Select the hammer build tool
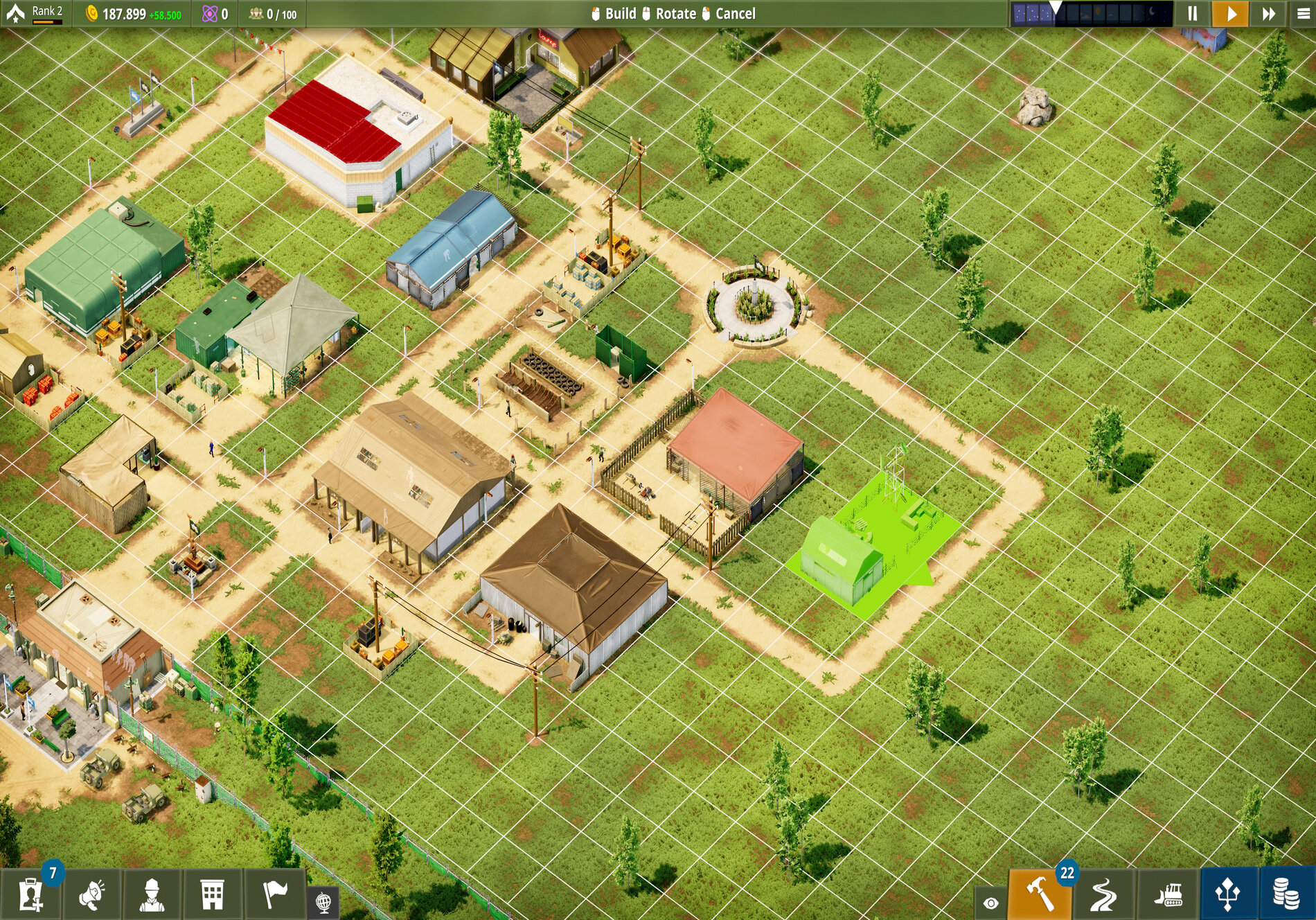Screen dimensions: 1316x920 pos(1040,894)
